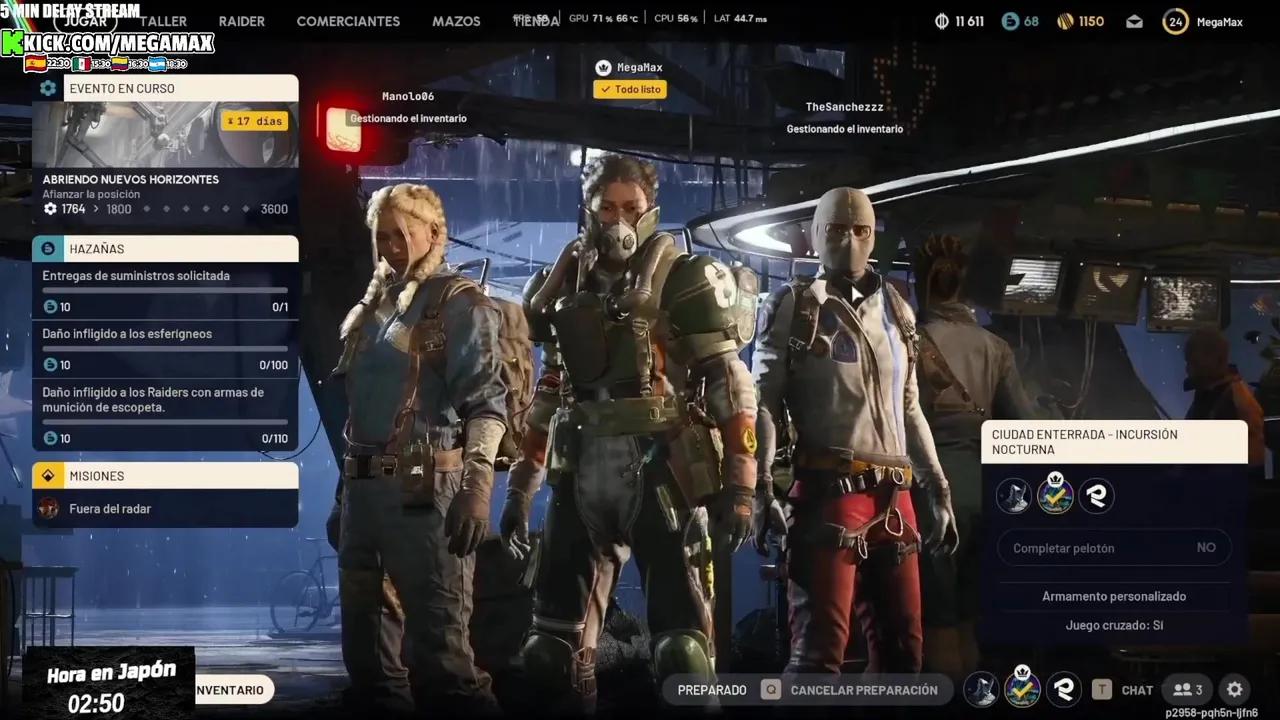This screenshot has height=720, width=1280.
Task: Select the Fuera del radar mission icon
Action: 47,510
